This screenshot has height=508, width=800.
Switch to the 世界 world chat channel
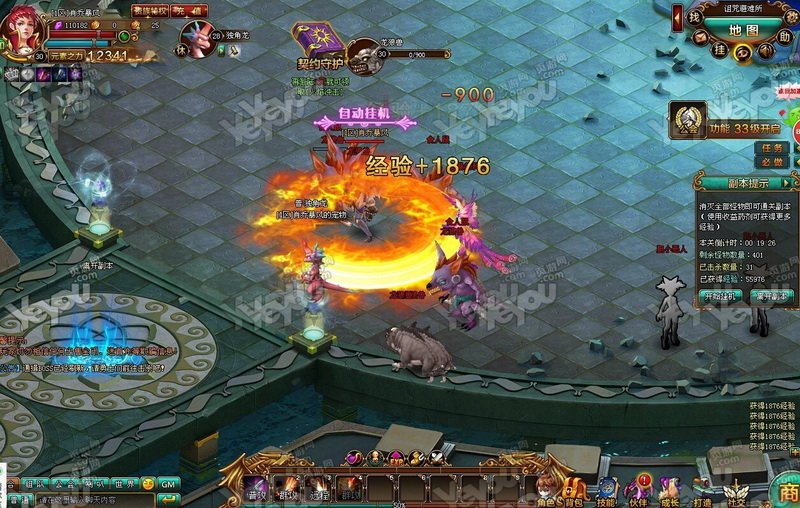click(125, 484)
